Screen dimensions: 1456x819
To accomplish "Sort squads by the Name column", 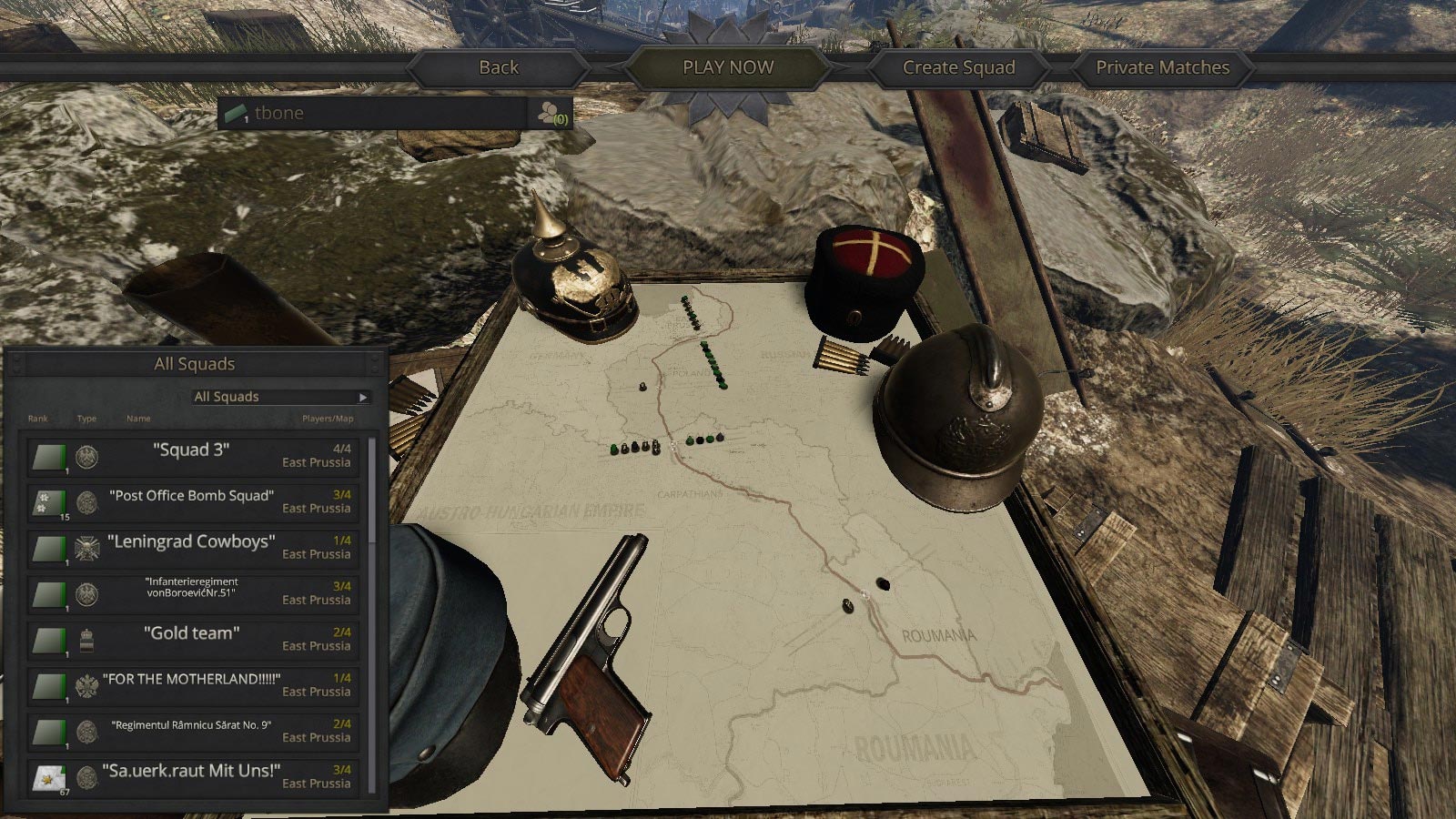I will click(138, 419).
